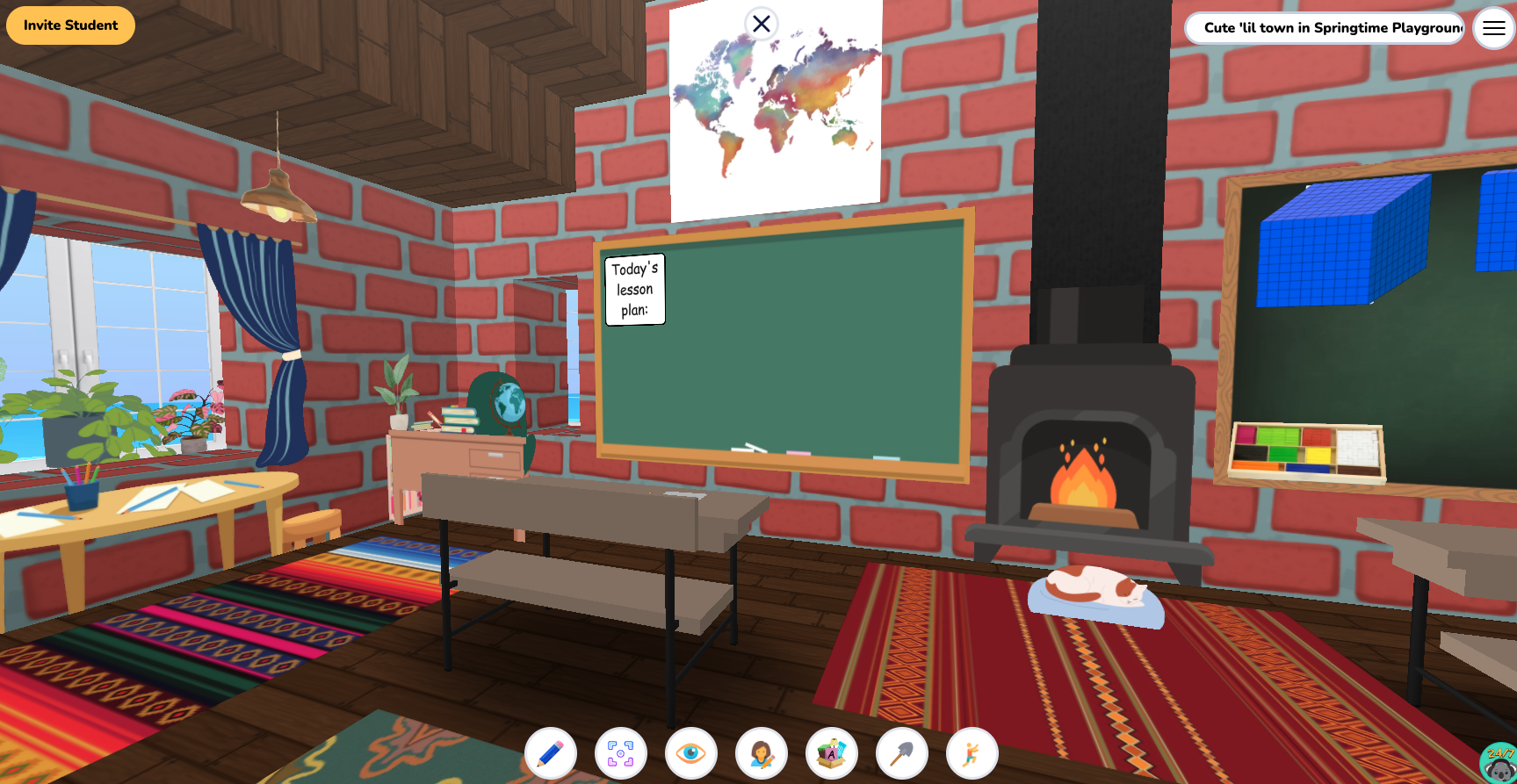Open the avatar customization icon
The height and width of the screenshot is (784, 1517).
coord(762,752)
